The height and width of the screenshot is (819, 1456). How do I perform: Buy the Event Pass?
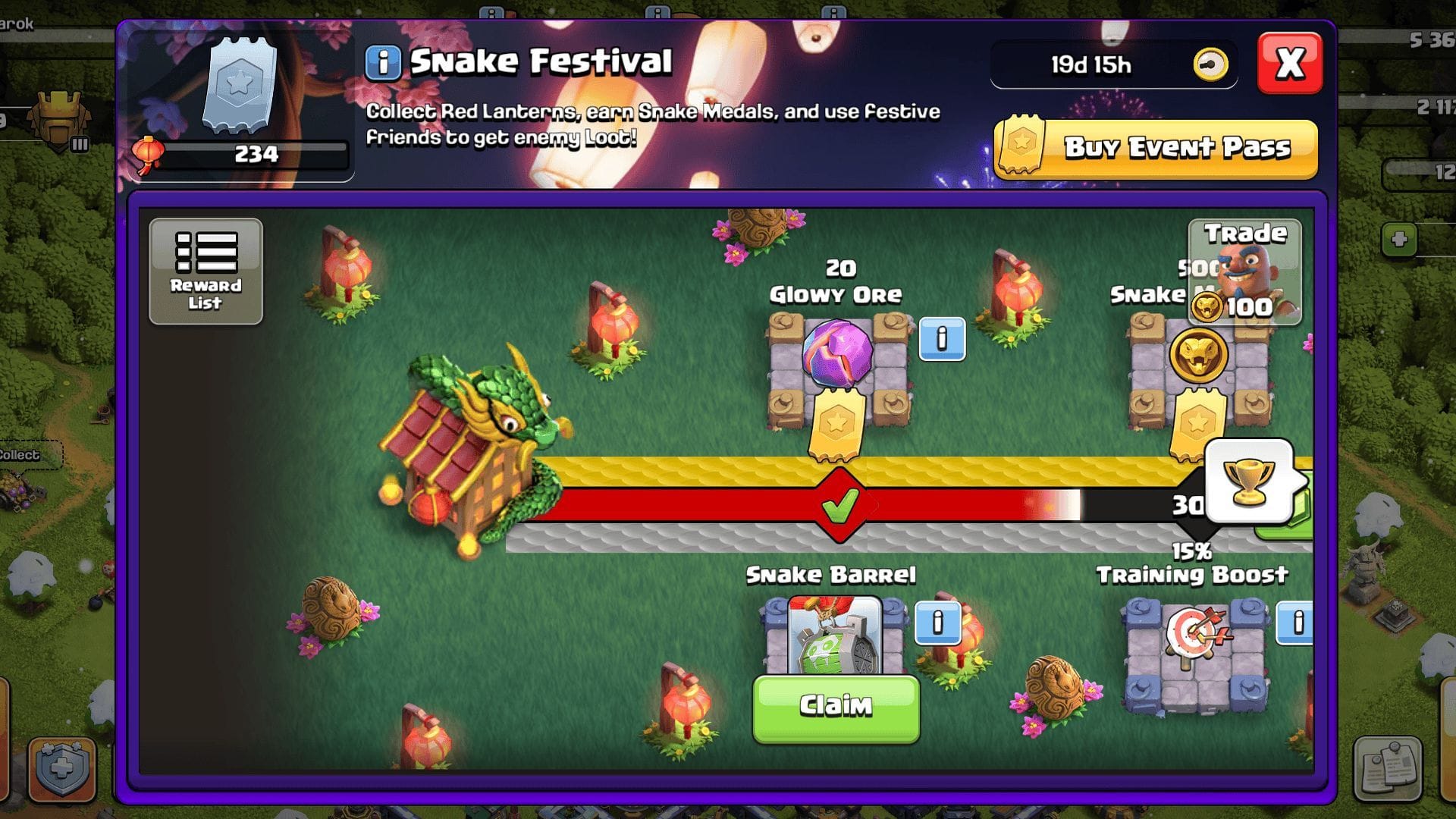pos(1154,148)
